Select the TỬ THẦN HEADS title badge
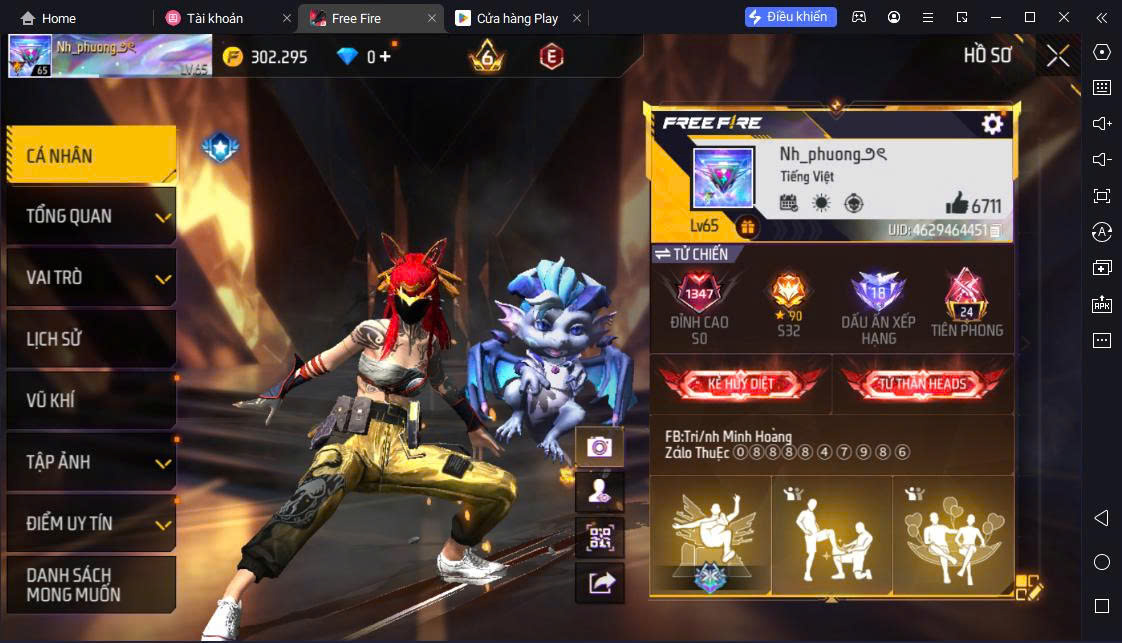 click(922, 384)
